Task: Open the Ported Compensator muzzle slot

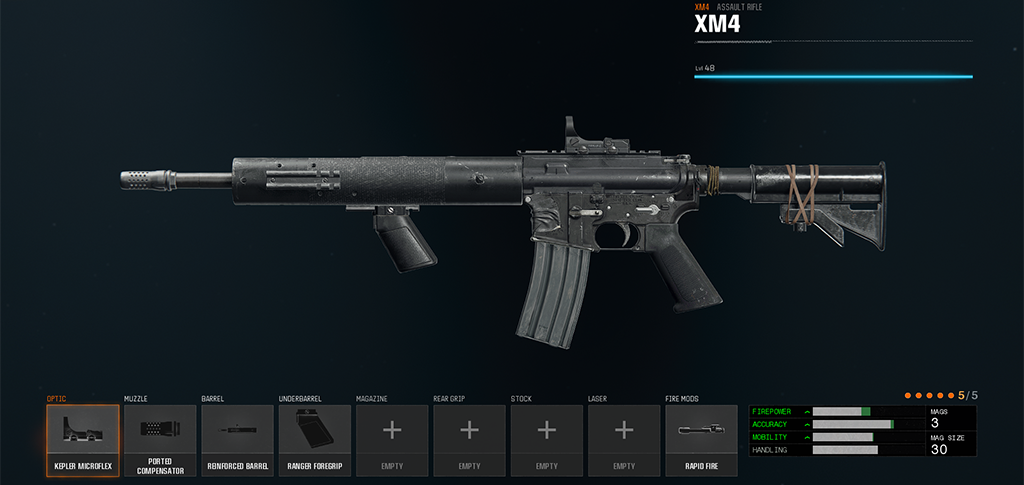Action: (160, 440)
